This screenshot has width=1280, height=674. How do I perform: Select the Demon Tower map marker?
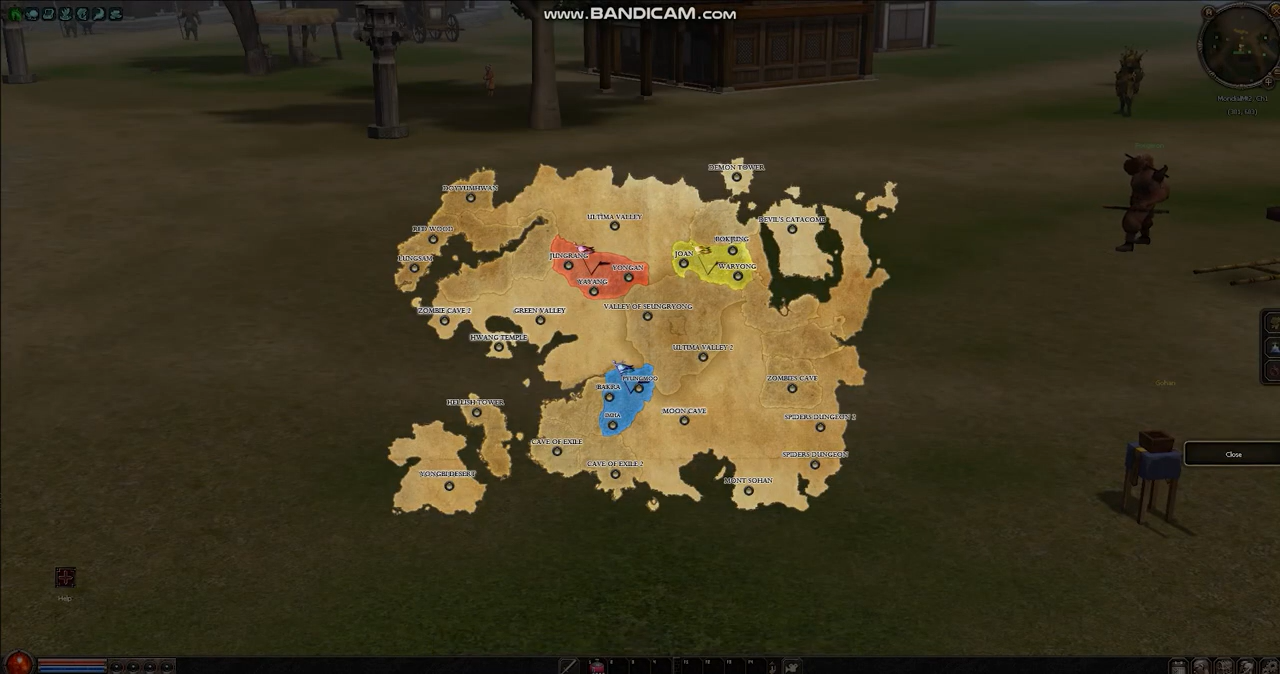[737, 177]
